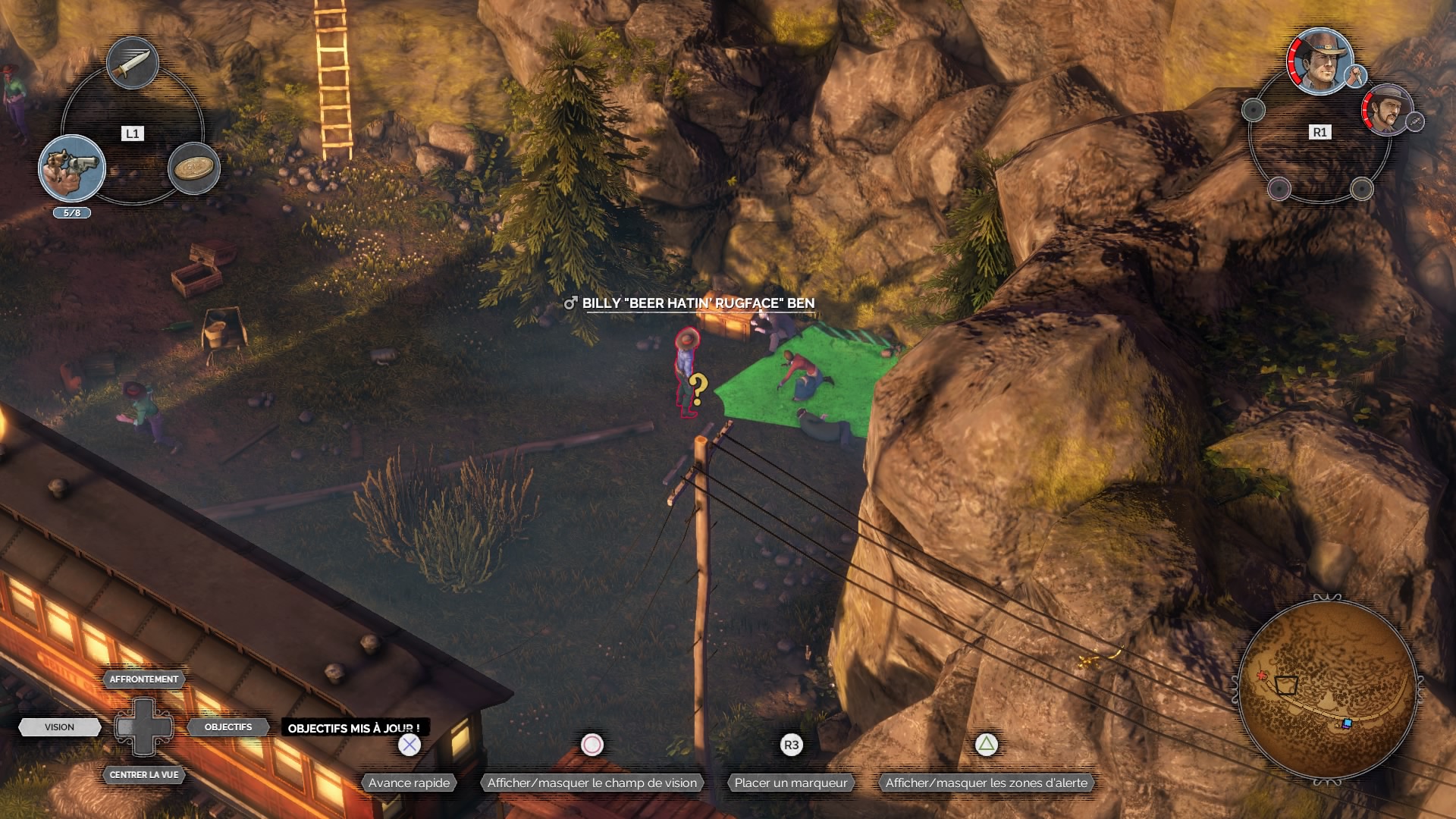Select Placer un marqueur
Viewport: 1456px width, 819px height.
coord(790,783)
